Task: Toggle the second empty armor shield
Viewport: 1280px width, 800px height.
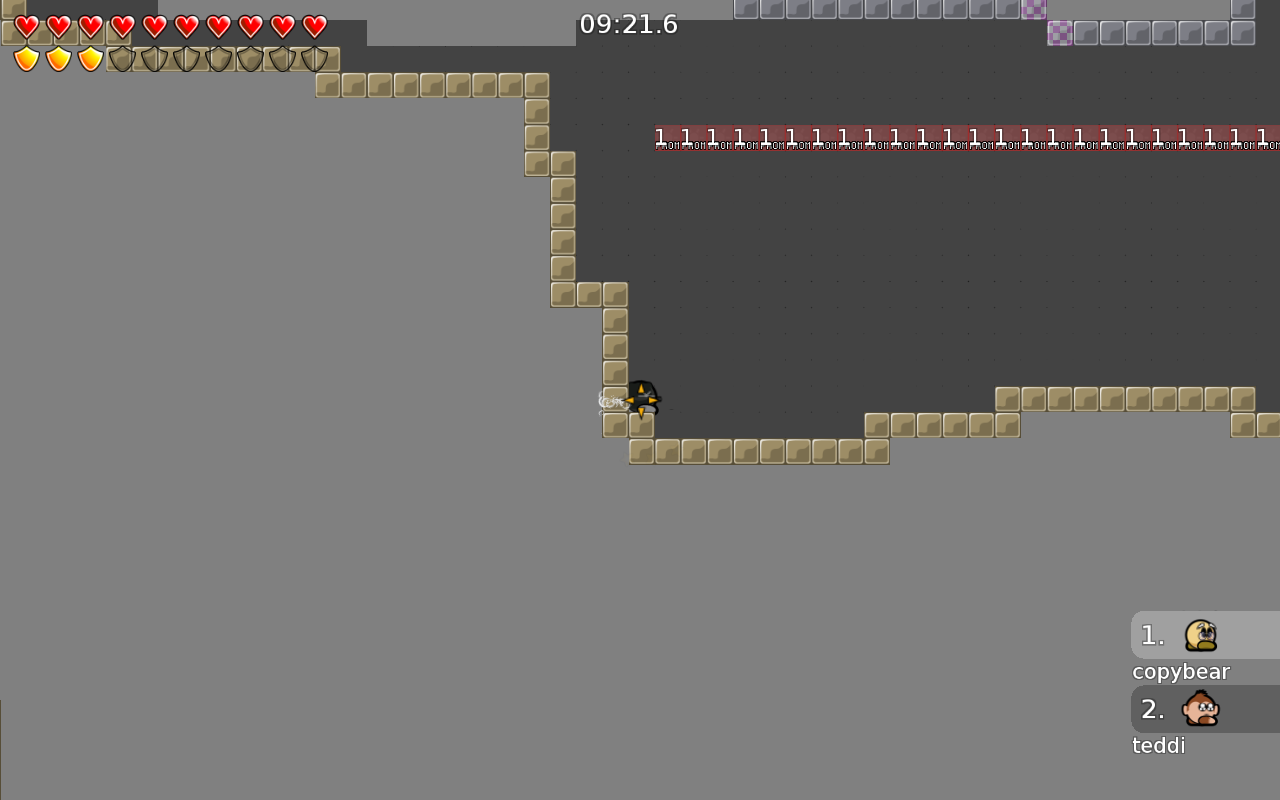Action: [x=155, y=59]
